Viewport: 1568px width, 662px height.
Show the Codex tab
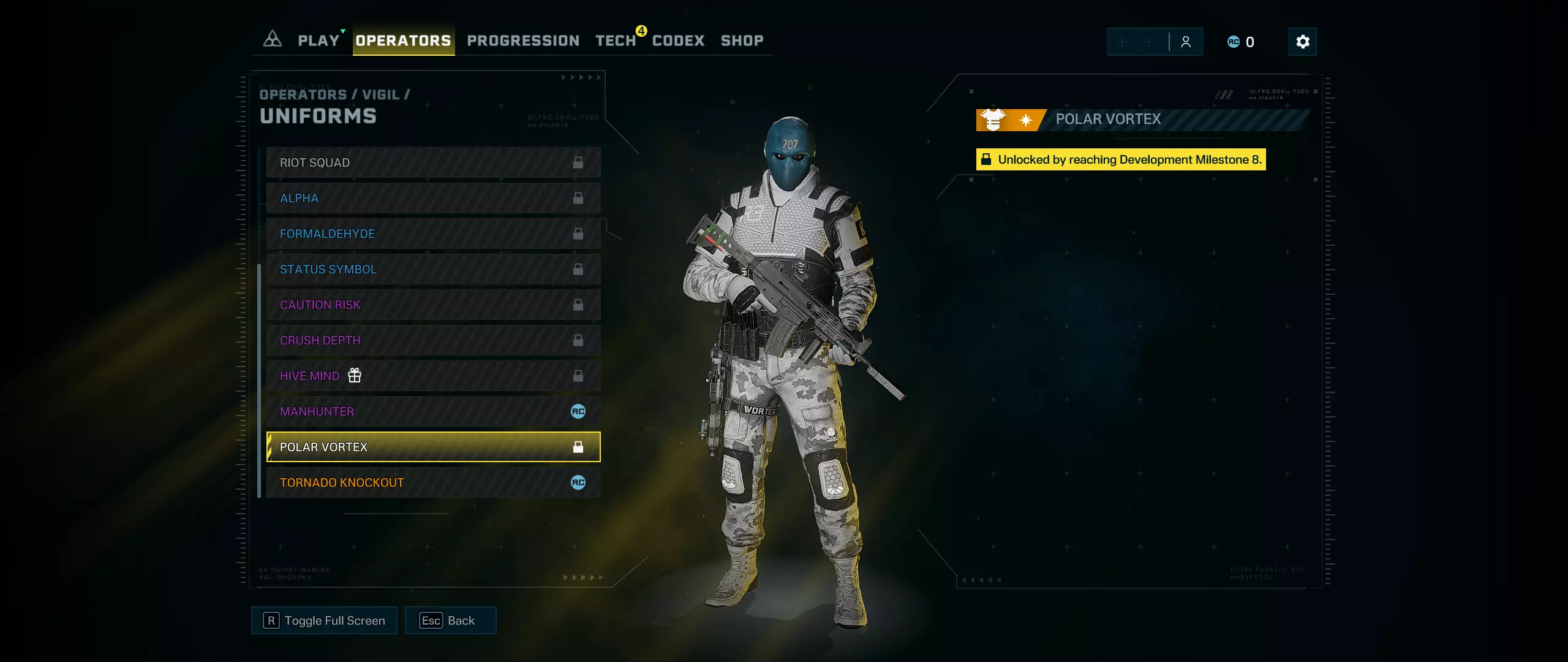point(678,40)
